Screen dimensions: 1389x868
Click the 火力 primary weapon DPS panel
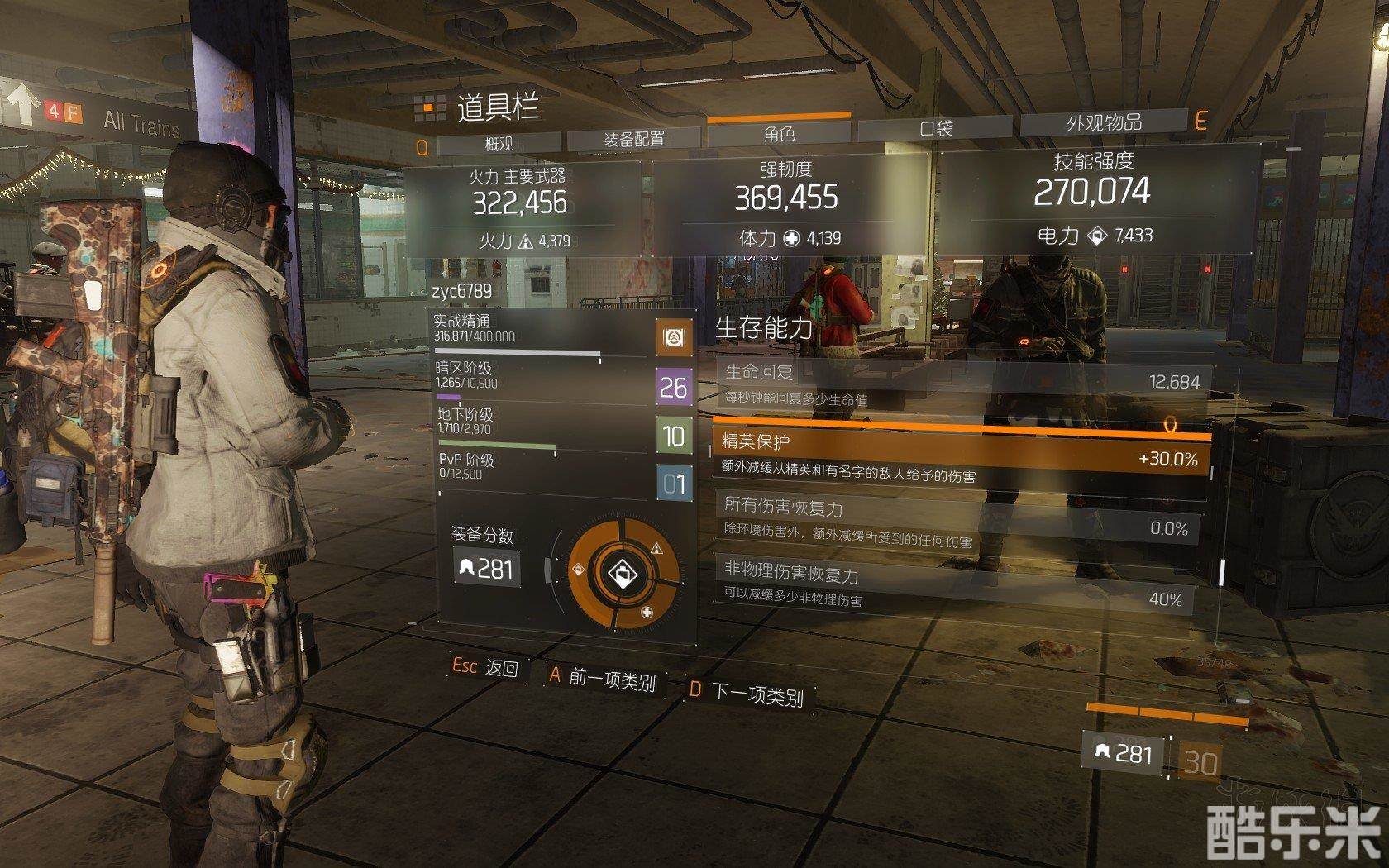pyautogui.click(x=520, y=208)
